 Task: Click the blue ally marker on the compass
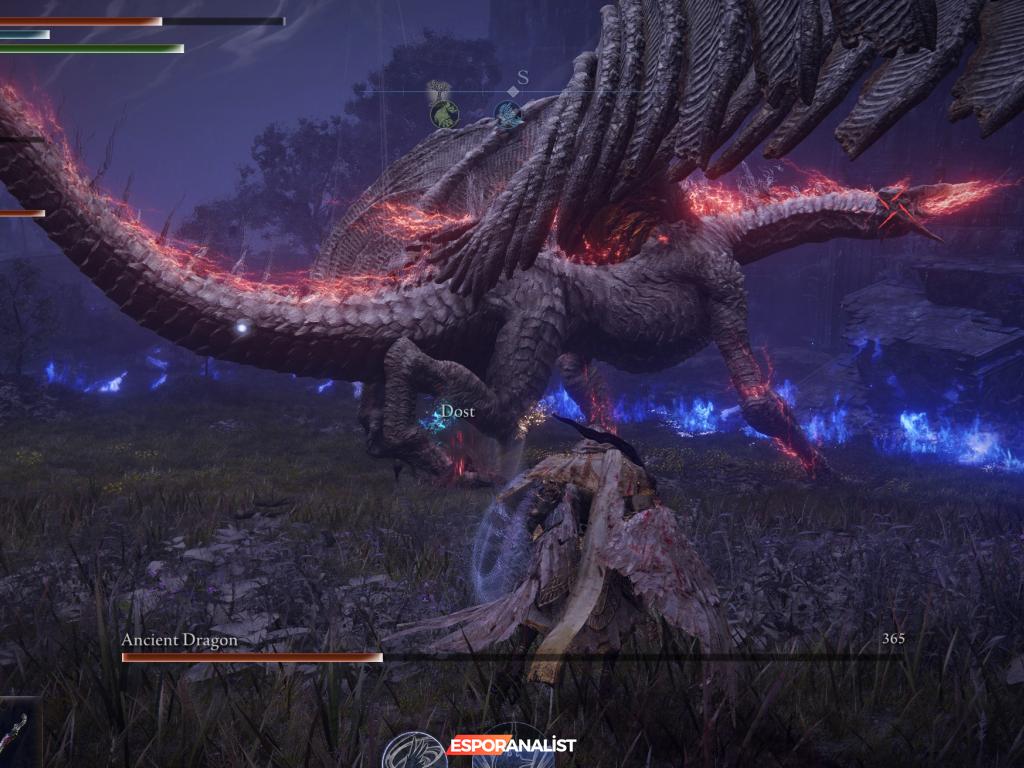(508, 115)
